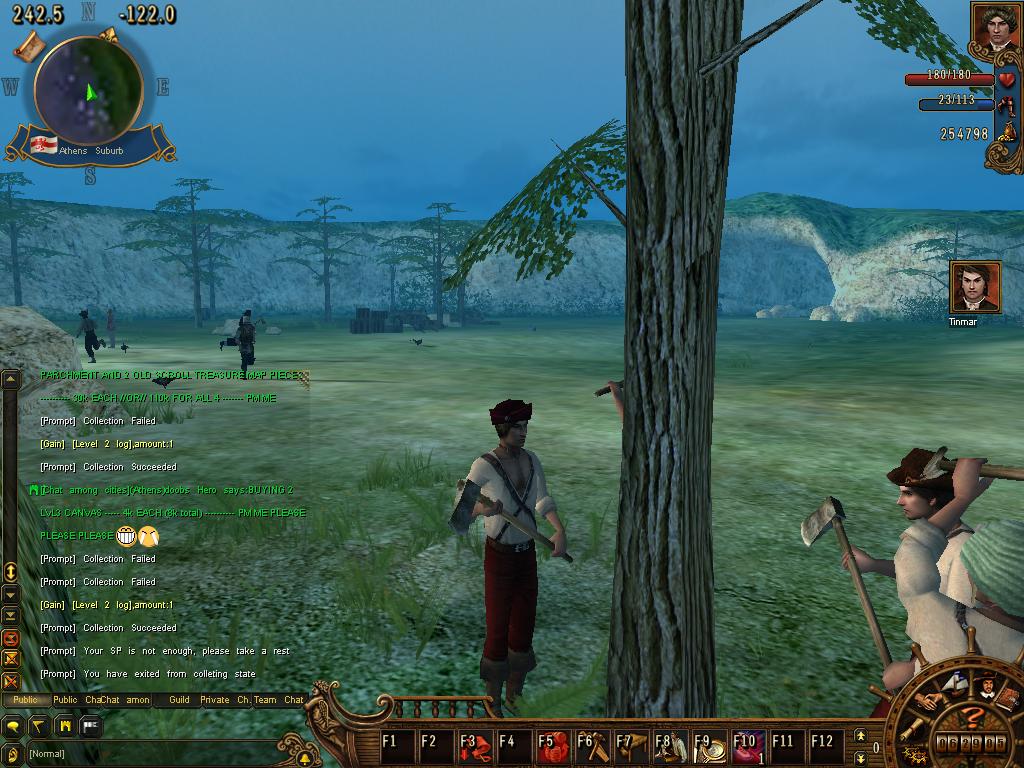This screenshot has width=1024, height=768.
Task: Select your character portrait
Action: (x=995, y=28)
